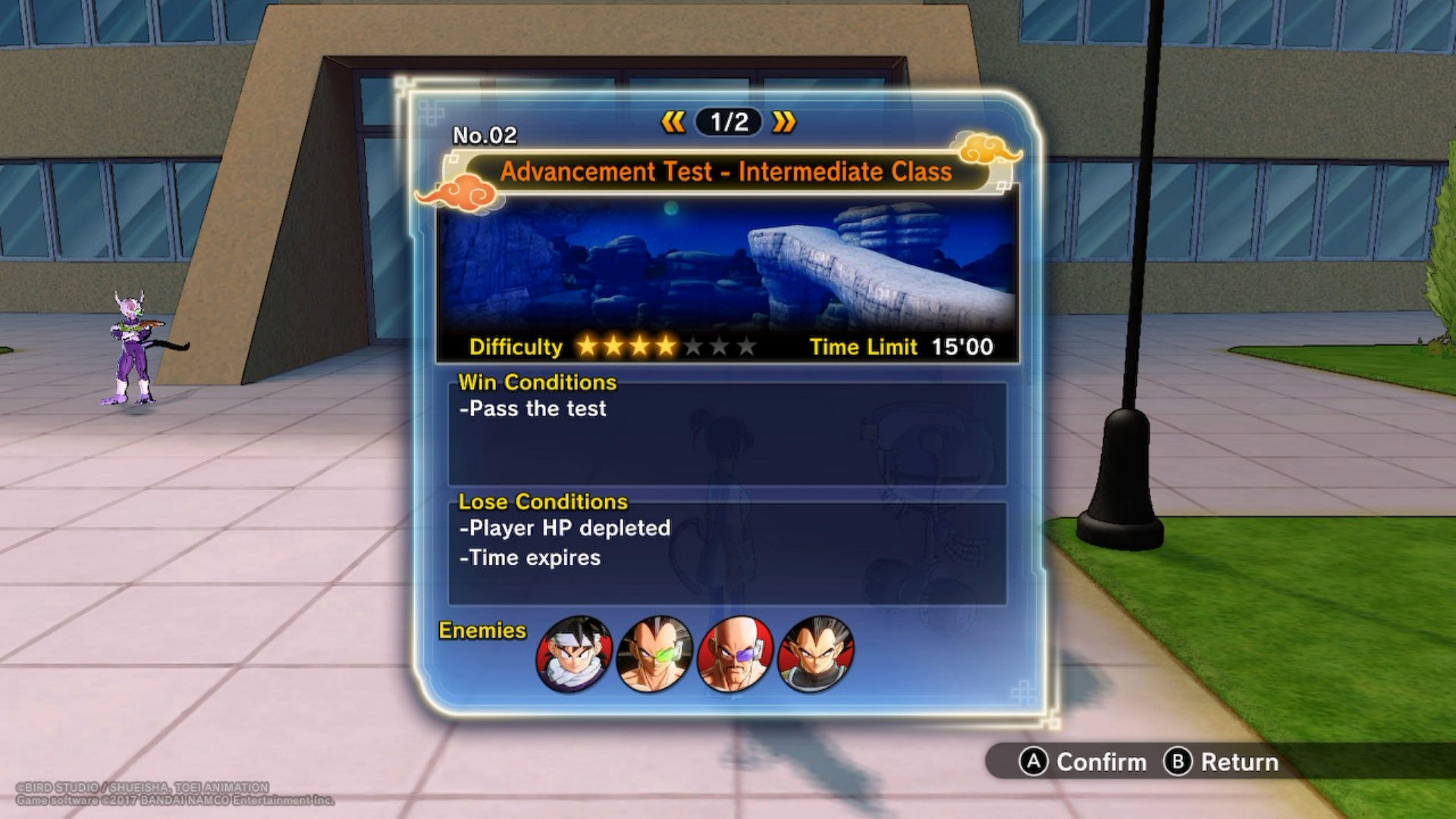Go to the previous mission page arrow
1456x819 pixels.
click(673, 122)
